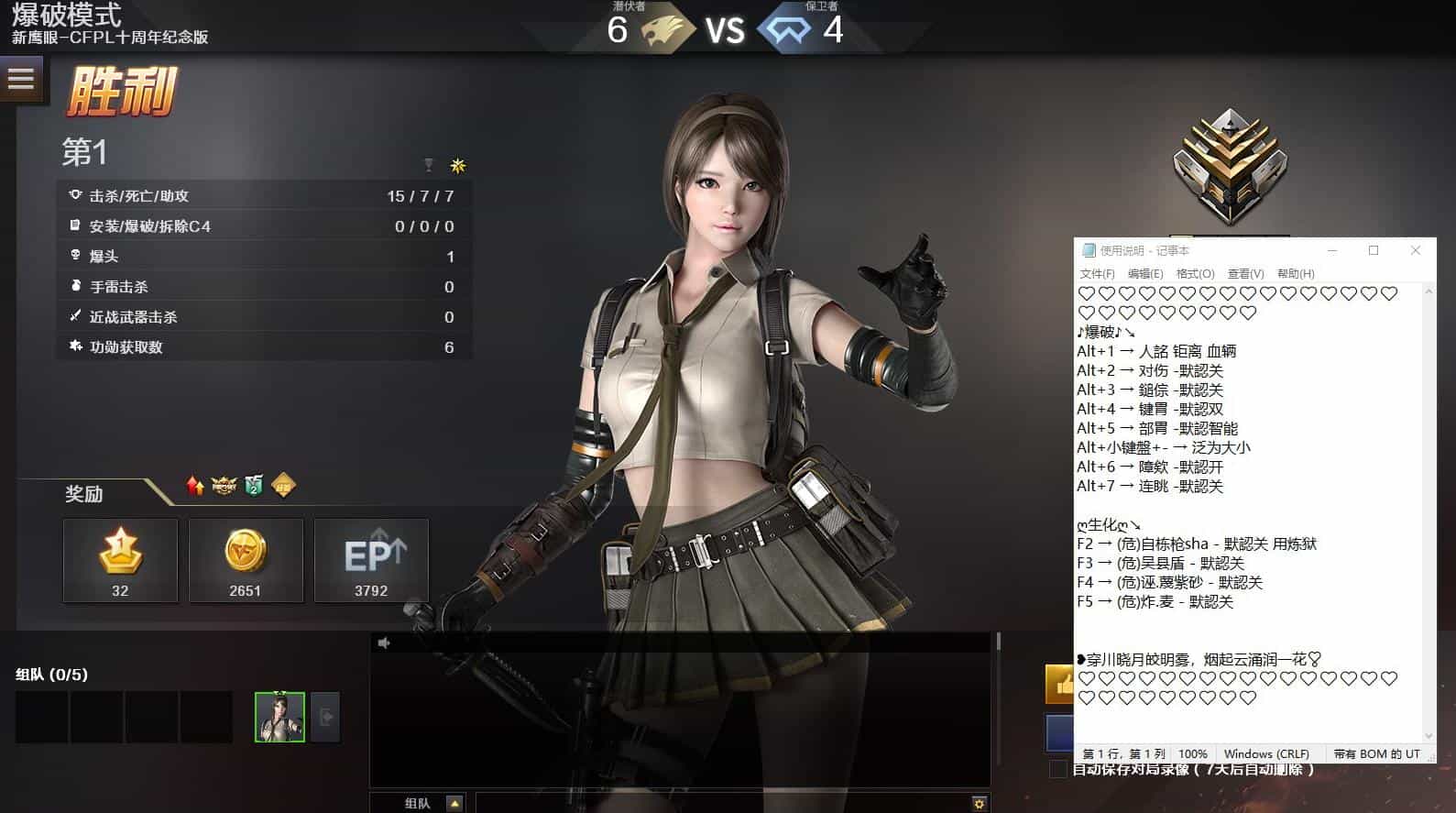1456x813 pixels.
Task: Click the red double-arrow bonus icon
Action: click(195, 486)
